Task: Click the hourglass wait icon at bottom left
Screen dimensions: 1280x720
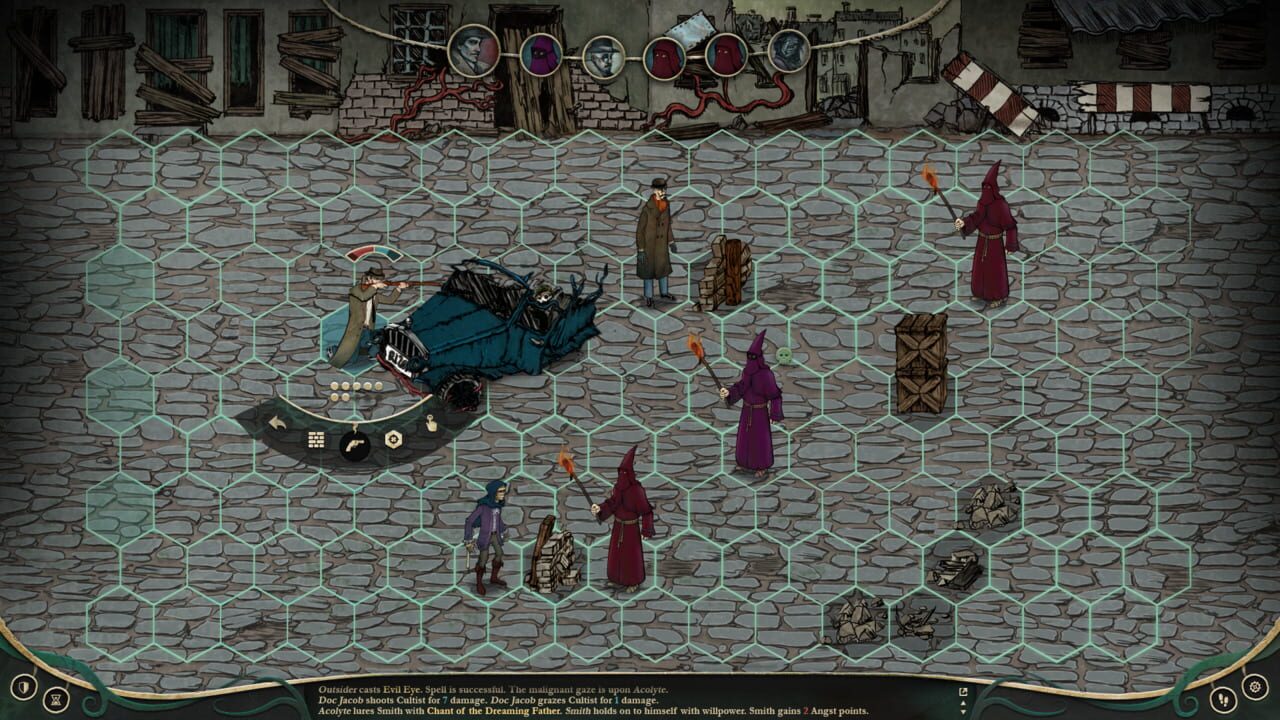Action: point(56,700)
